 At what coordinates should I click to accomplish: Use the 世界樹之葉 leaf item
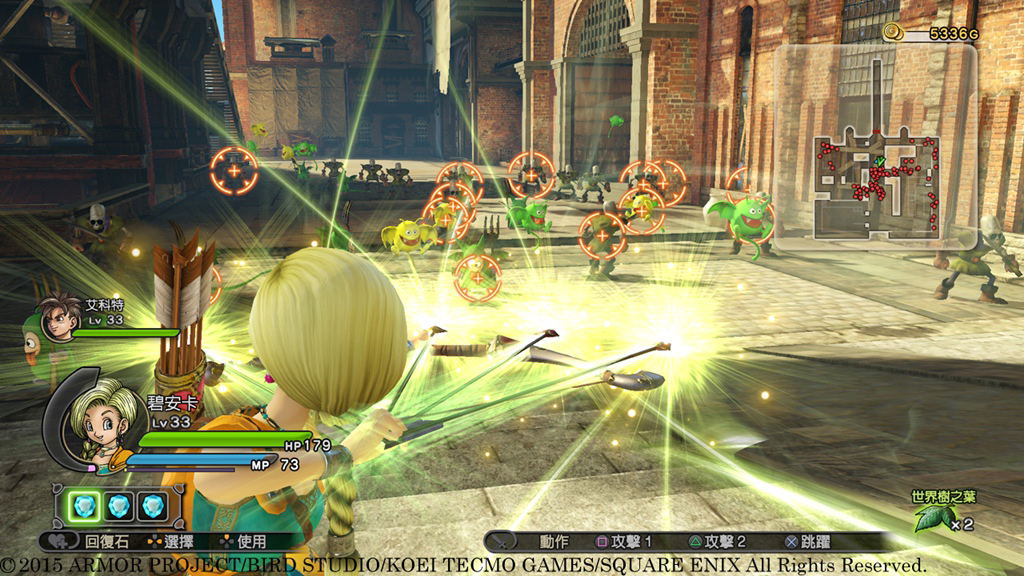tap(933, 516)
